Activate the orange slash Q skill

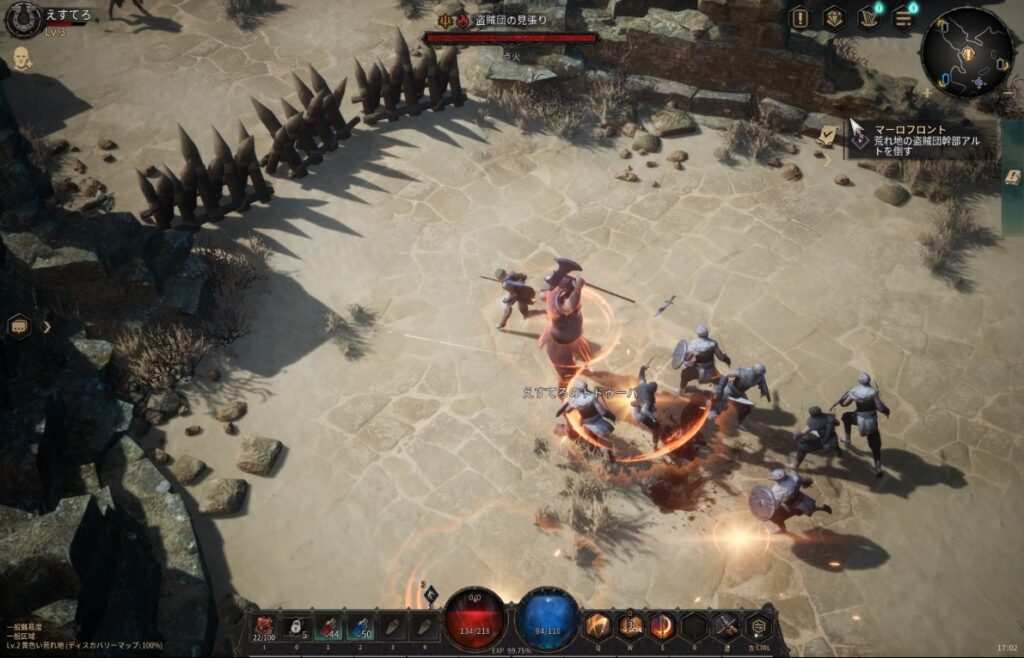[x=598, y=627]
